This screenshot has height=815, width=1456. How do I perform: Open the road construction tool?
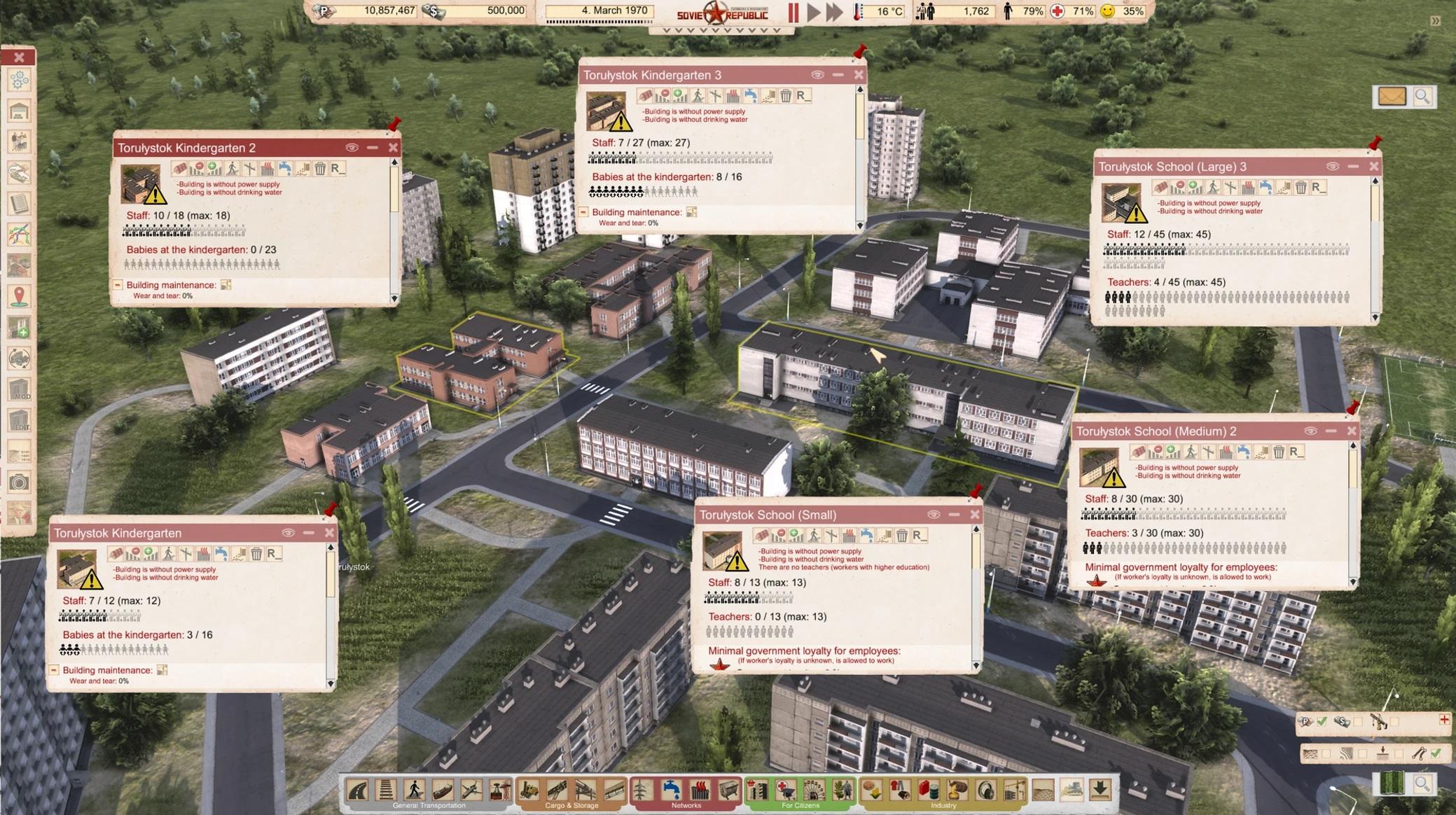coord(358,790)
